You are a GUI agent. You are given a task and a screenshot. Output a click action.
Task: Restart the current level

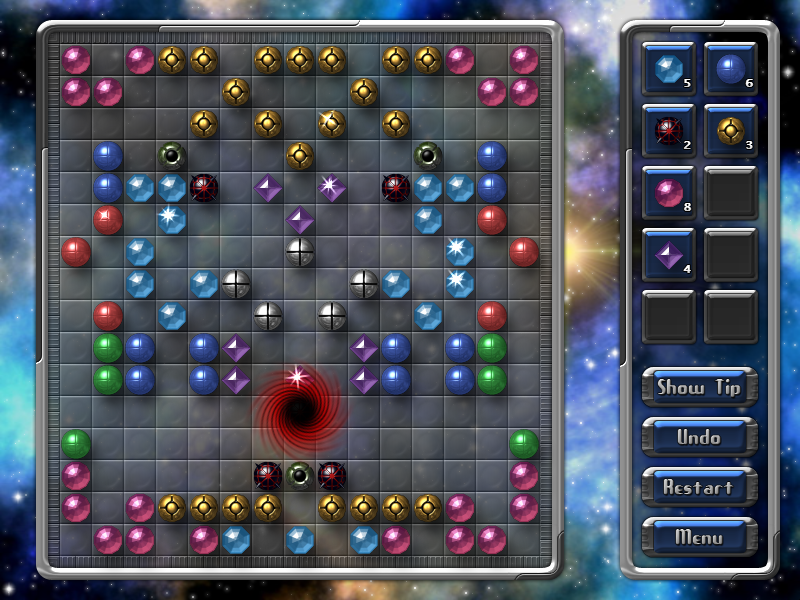[x=699, y=487]
